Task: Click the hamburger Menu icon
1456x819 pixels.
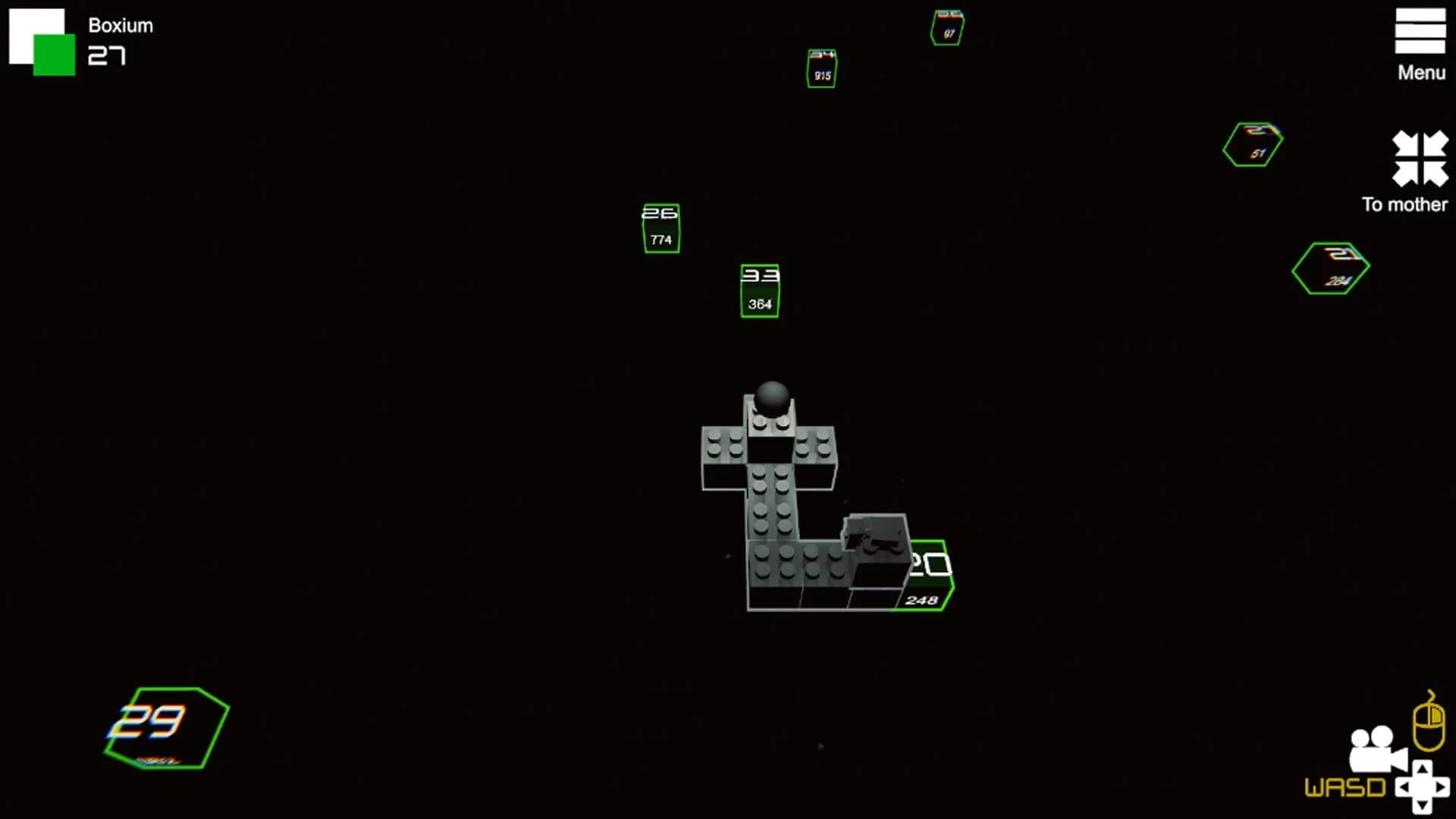Action: [1420, 29]
